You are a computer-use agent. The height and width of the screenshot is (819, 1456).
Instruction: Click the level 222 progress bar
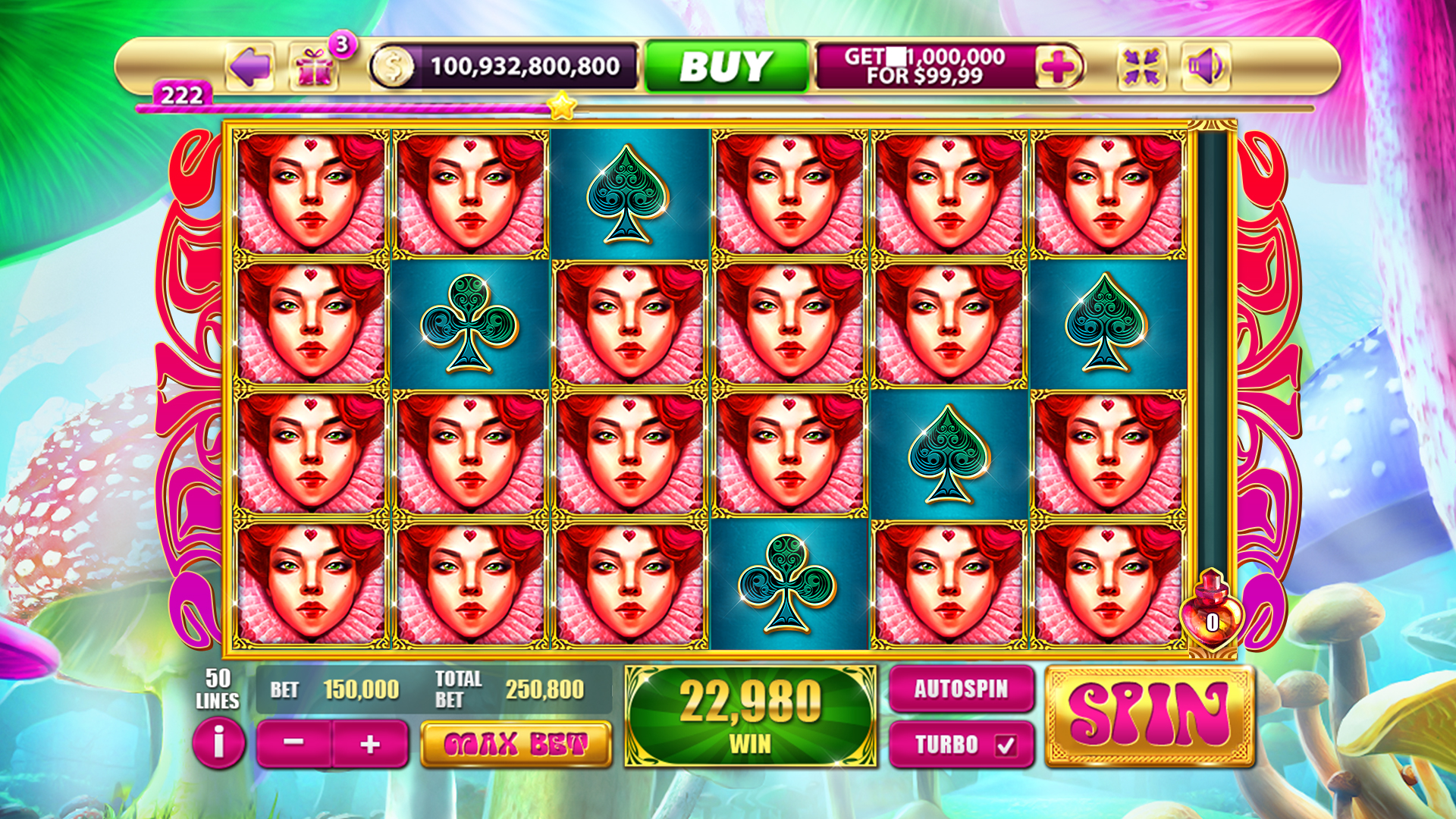341,108
